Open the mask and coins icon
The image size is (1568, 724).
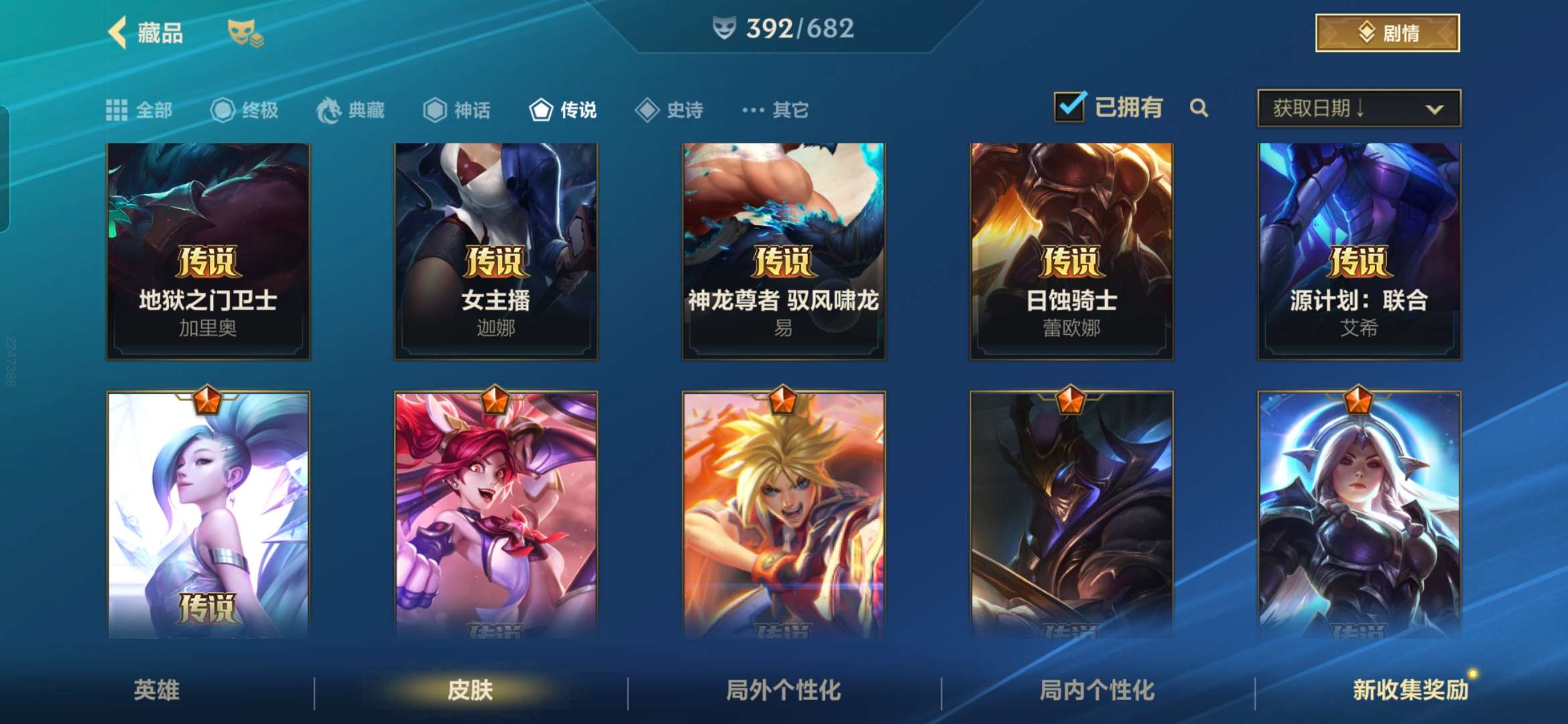coord(245,34)
